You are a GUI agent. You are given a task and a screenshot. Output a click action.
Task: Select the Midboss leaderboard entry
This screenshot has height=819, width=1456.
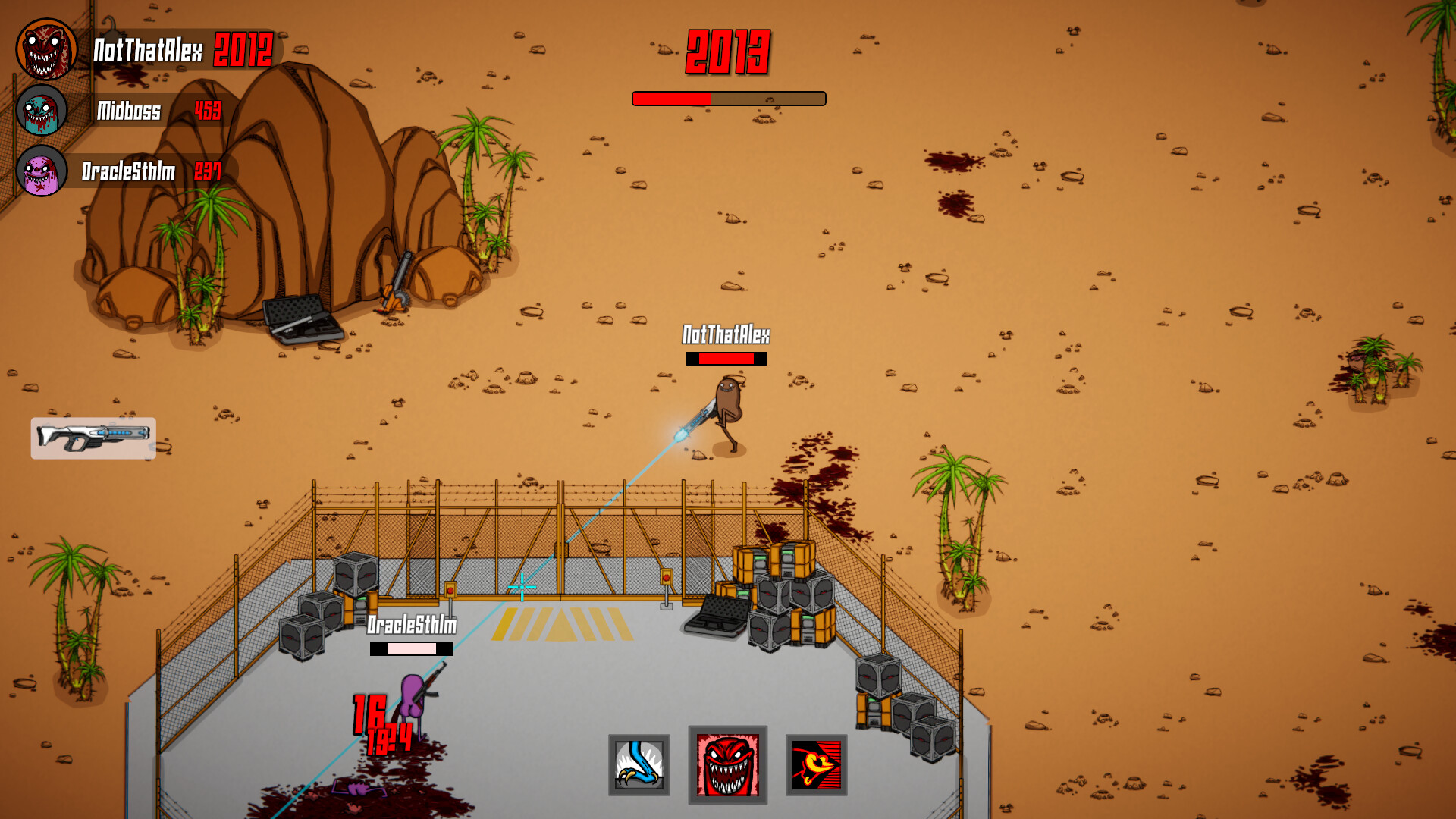(x=127, y=112)
